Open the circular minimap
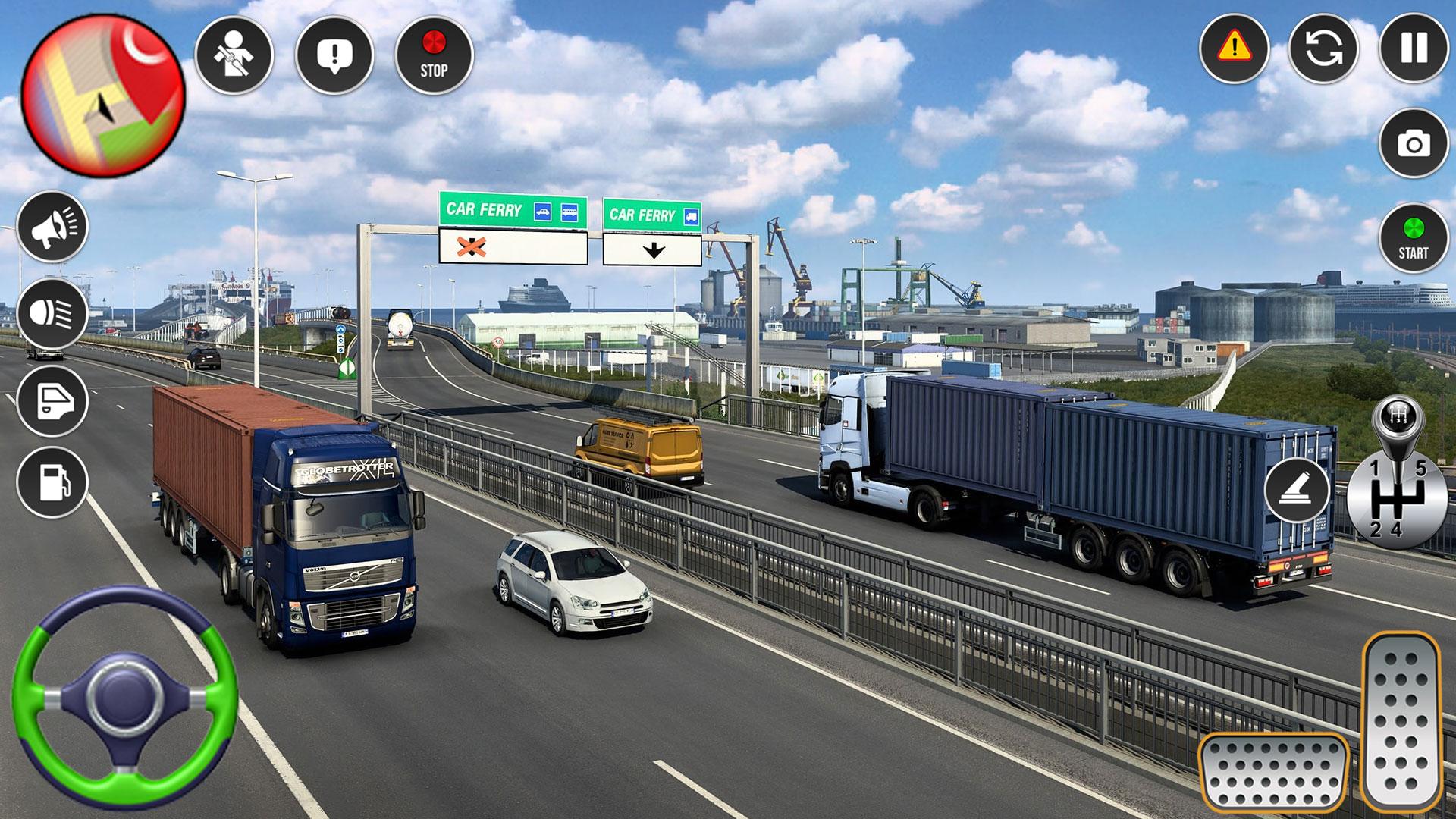Screen dimensions: 1456x819 pos(102,96)
